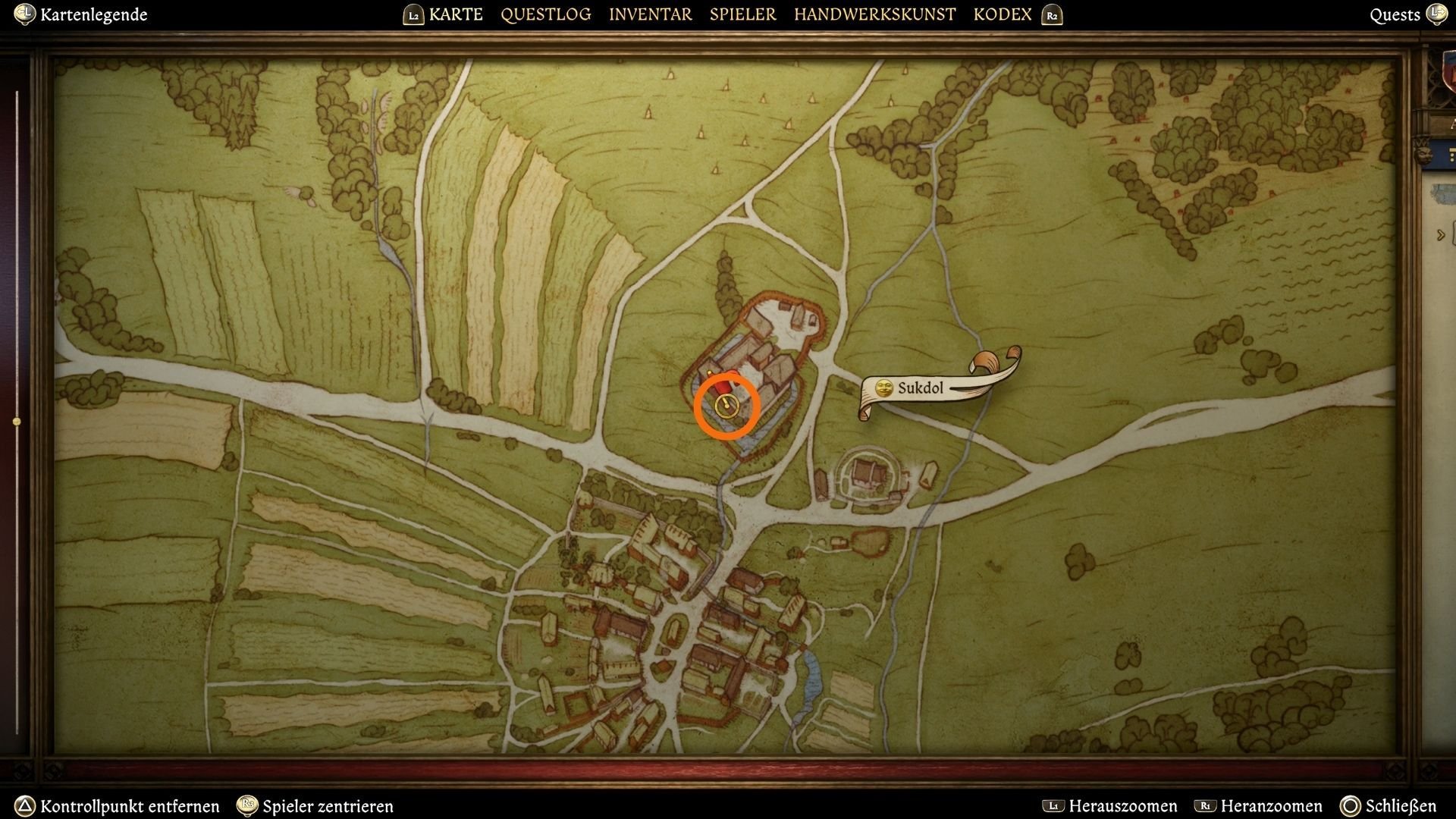
Task: Click the R3 icon next to Spieler zentrieren
Action: [248, 806]
